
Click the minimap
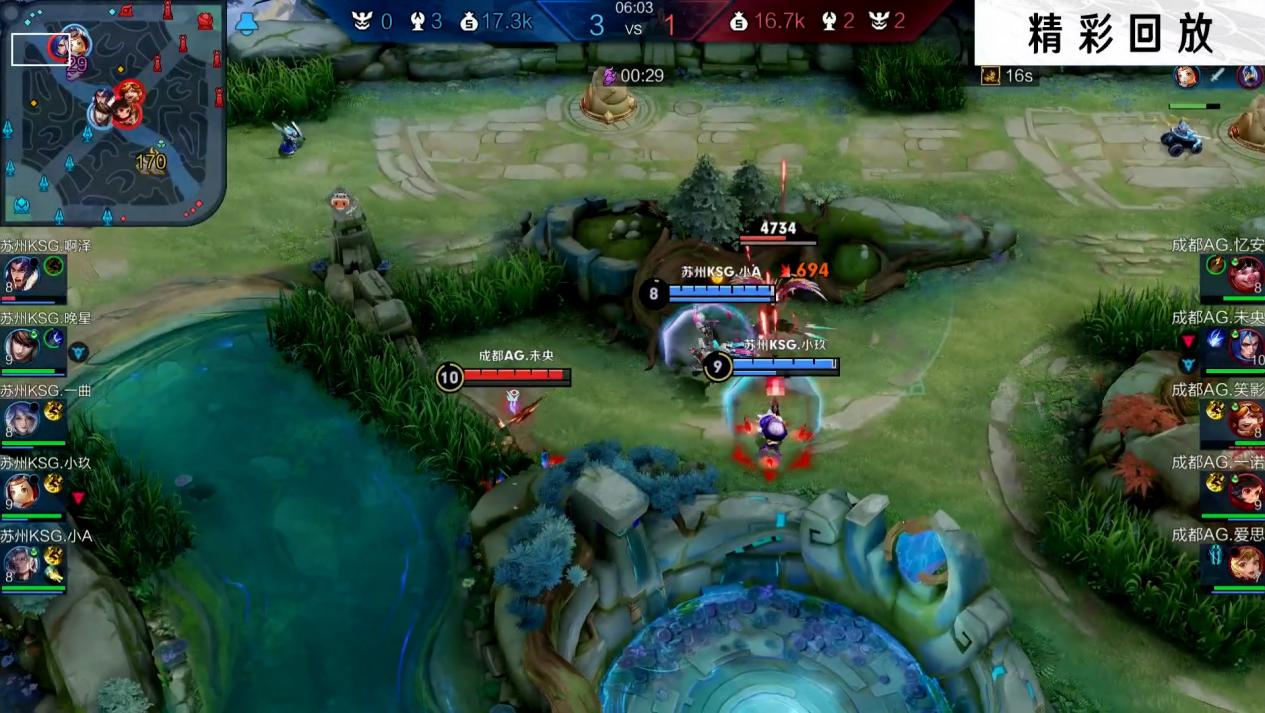[x=113, y=112]
